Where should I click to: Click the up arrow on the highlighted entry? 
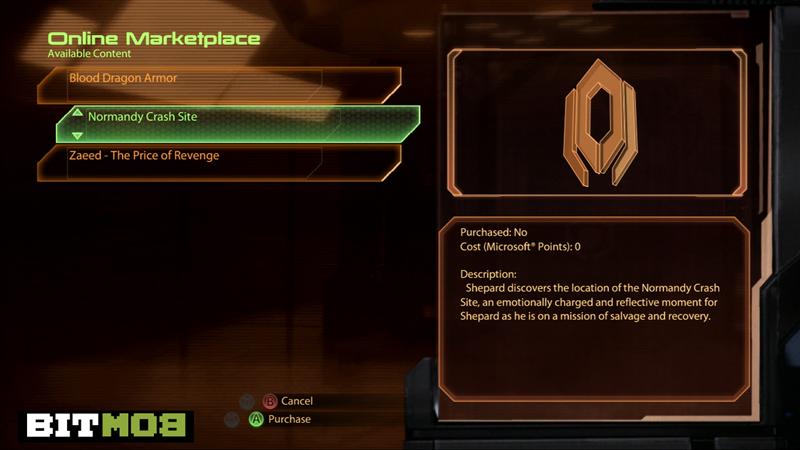tap(77, 111)
